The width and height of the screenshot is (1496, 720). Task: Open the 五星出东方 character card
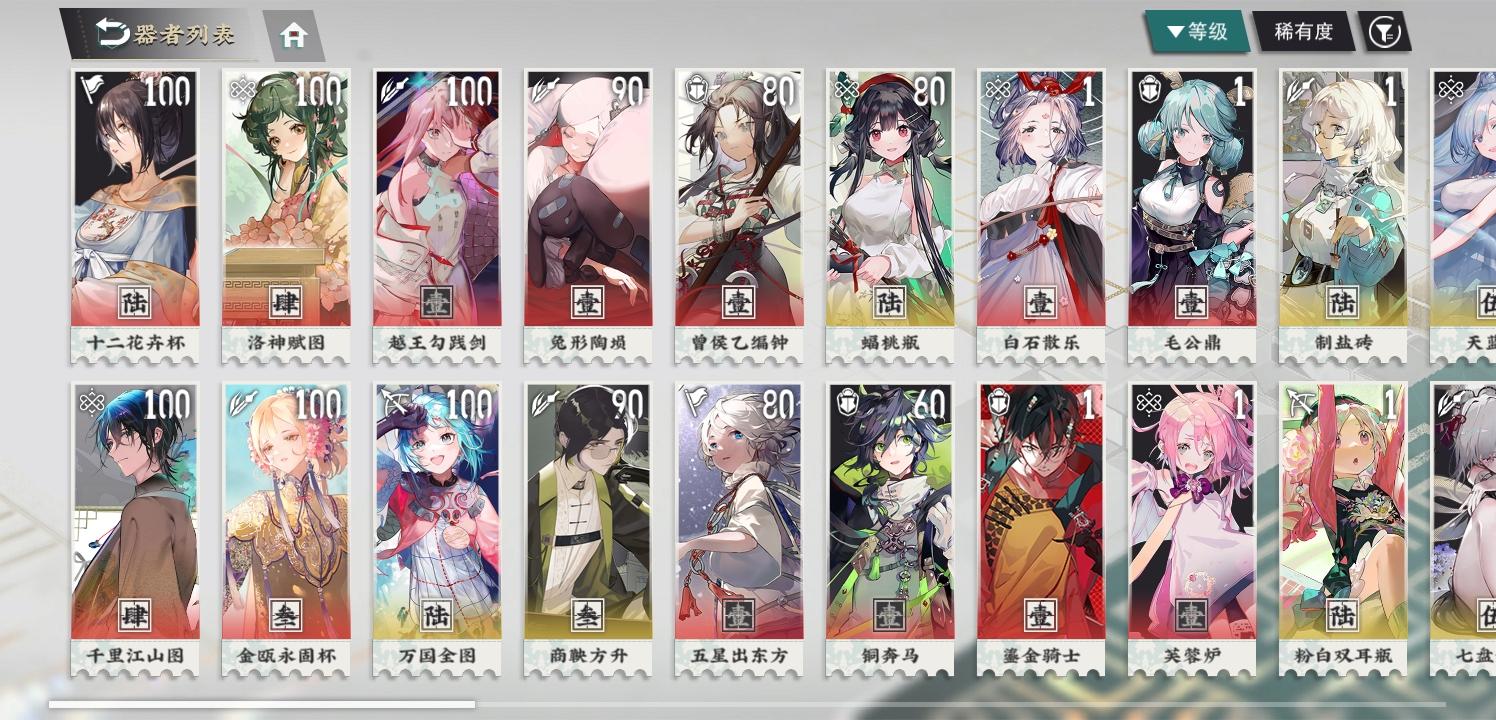[739, 520]
